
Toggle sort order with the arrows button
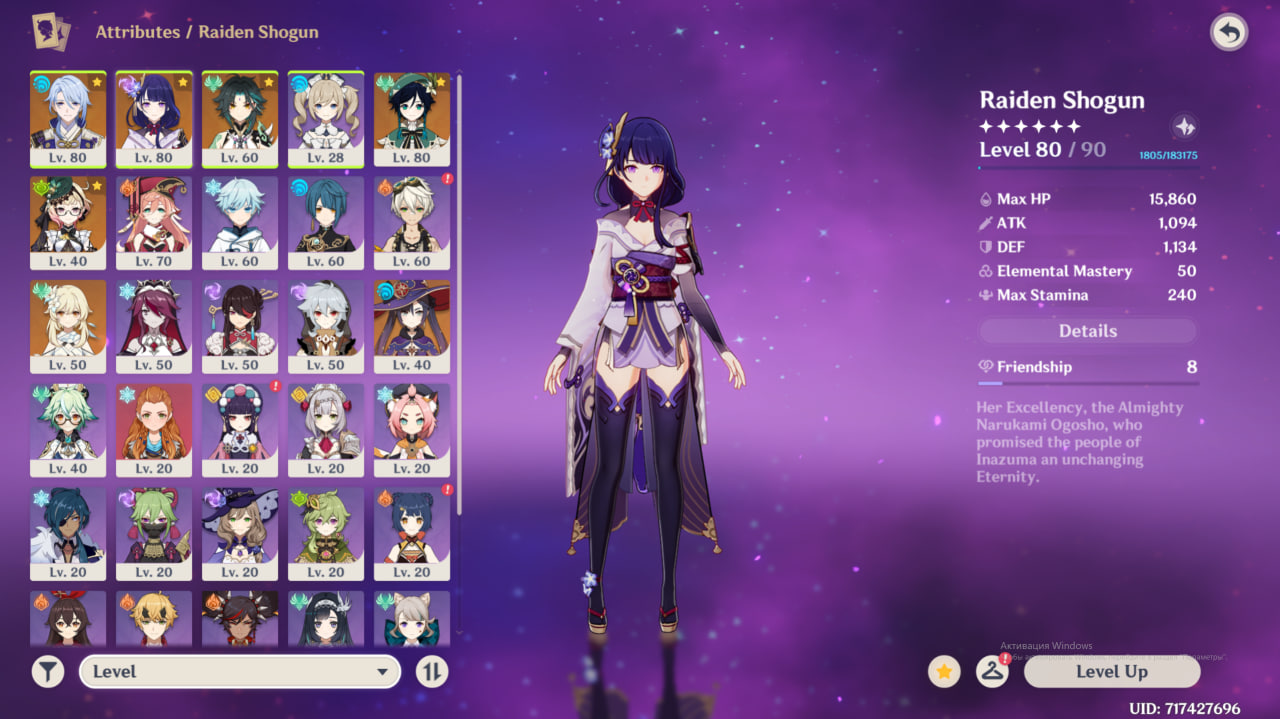pos(432,671)
